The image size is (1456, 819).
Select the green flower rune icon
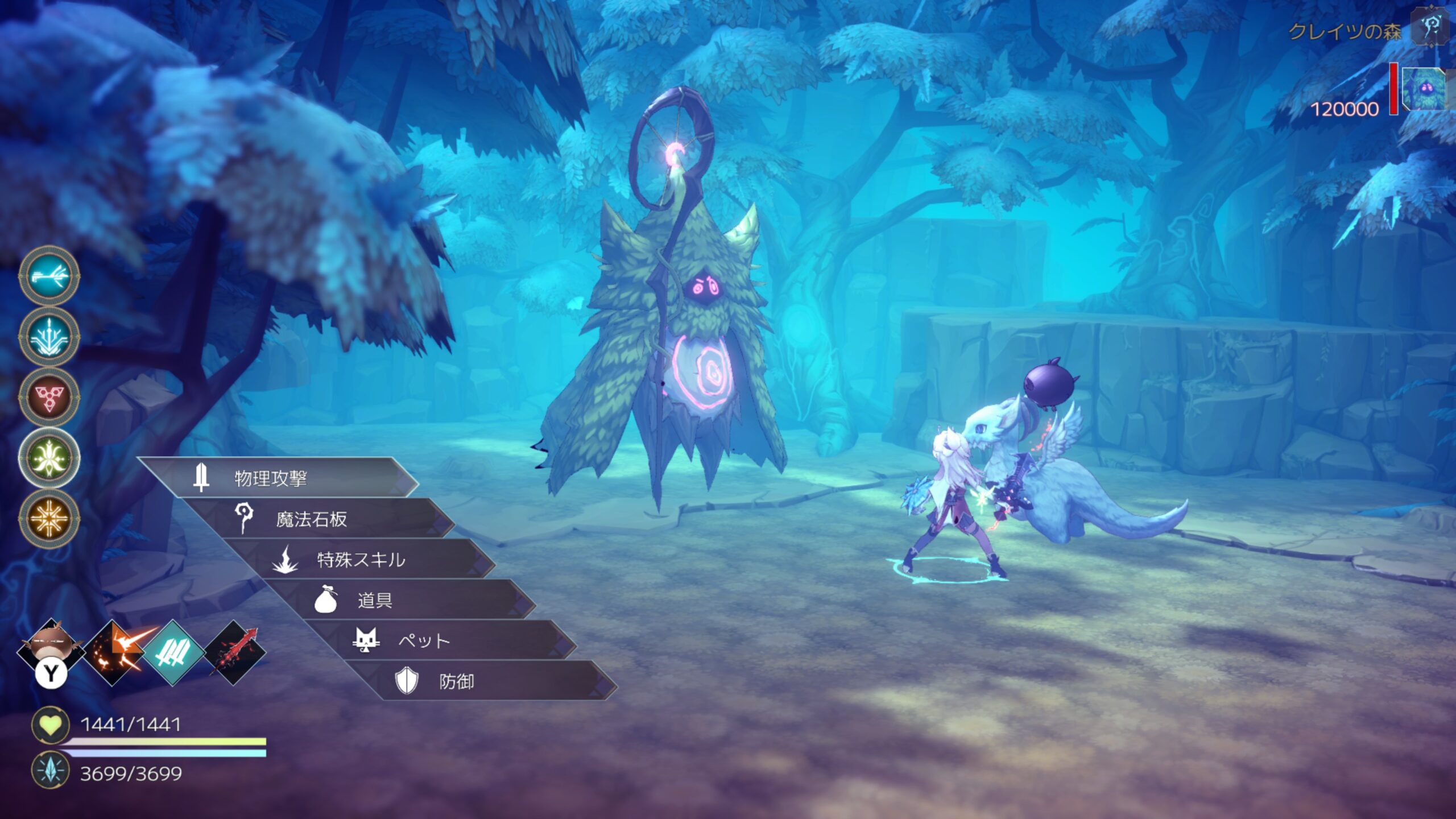49,457
